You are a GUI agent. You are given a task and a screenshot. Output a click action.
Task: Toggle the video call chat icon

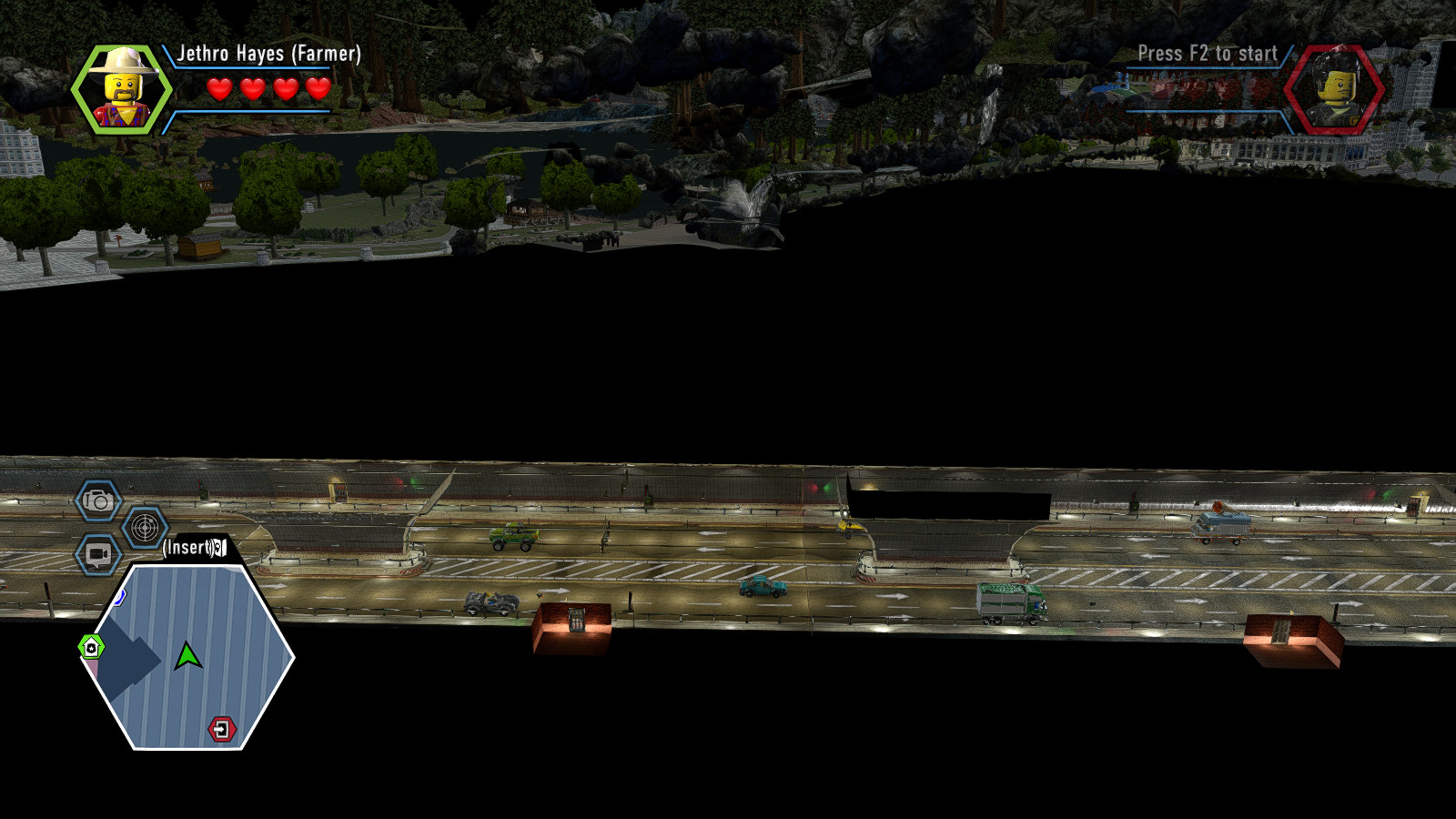point(96,551)
